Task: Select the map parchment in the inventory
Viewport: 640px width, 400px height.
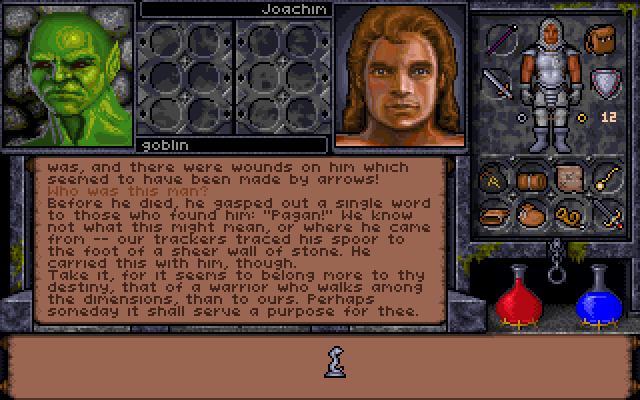Action: [x=570, y=178]
